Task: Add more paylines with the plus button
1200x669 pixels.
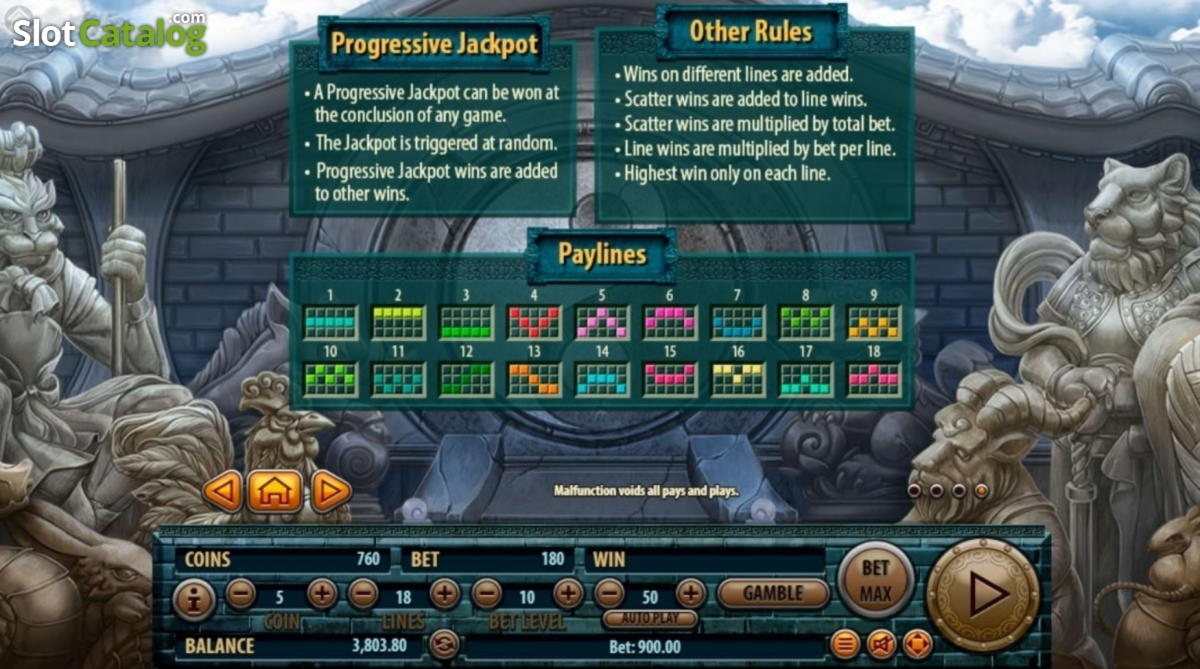Action: click(444, 594)
